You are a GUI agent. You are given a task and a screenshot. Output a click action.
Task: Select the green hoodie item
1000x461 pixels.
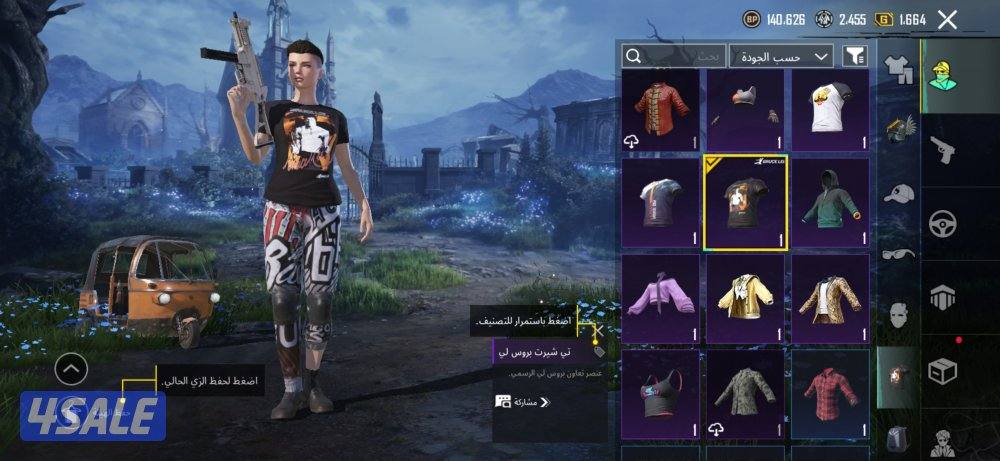830,201
